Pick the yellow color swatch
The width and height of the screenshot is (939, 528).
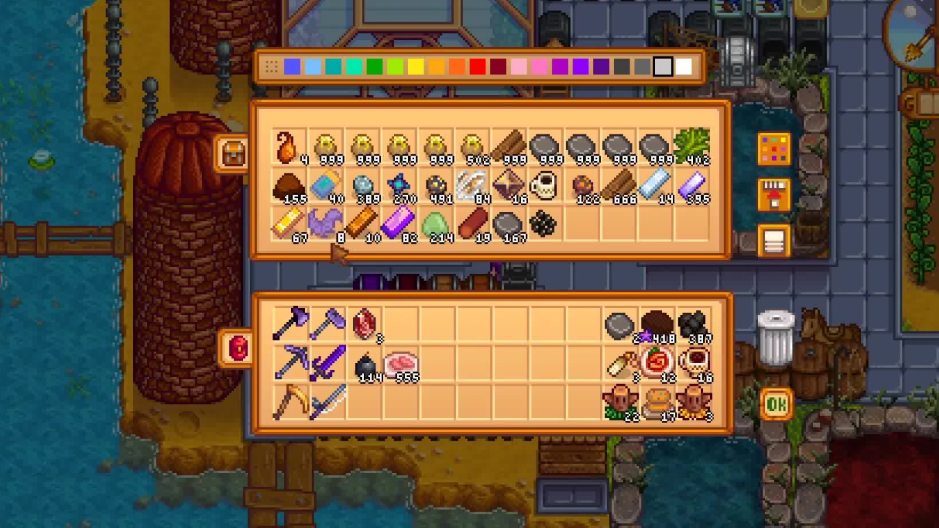point(415,67)
